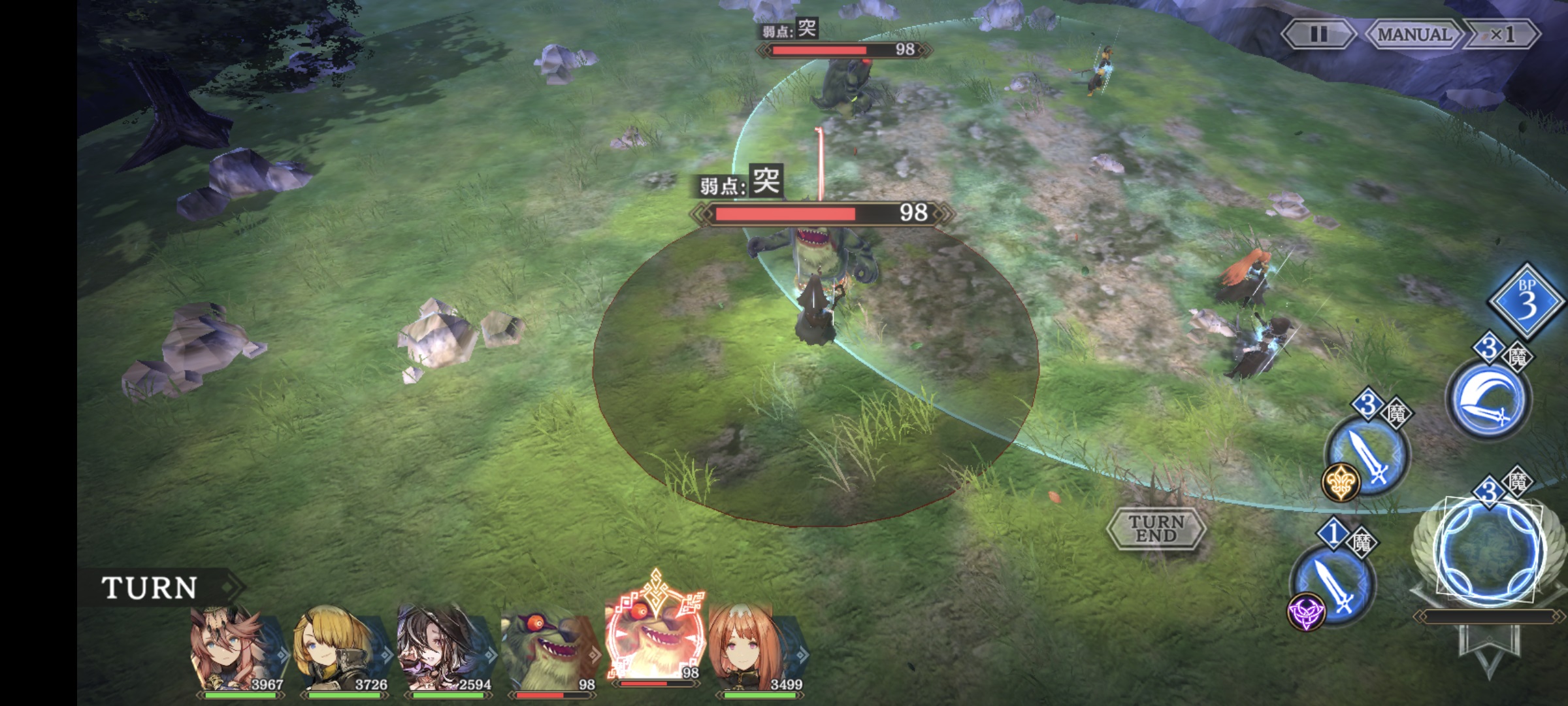
Task: Change the ×1 battle speed
Action: click(x=1502, y=34)
